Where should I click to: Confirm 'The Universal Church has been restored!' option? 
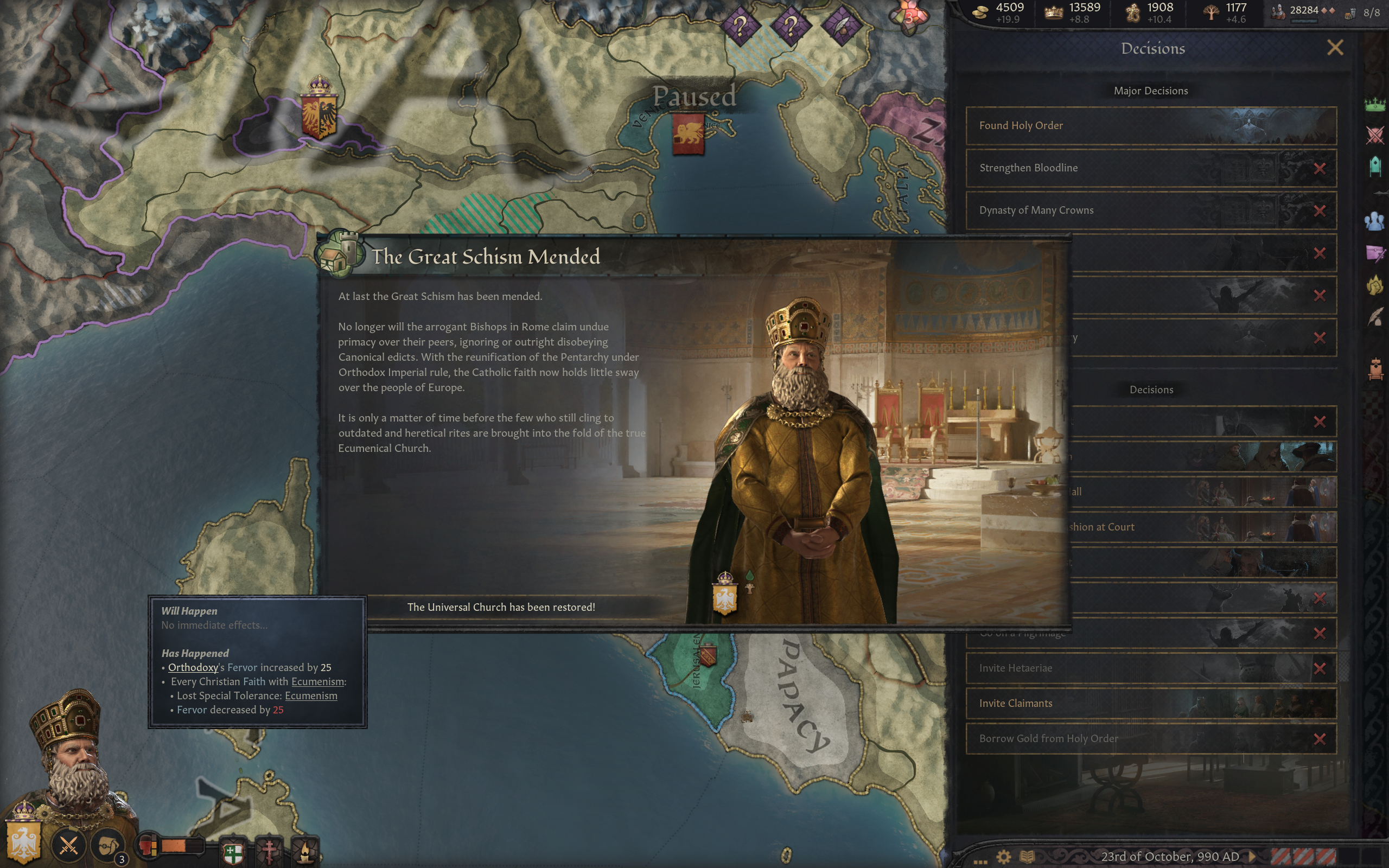pos(500,608)
